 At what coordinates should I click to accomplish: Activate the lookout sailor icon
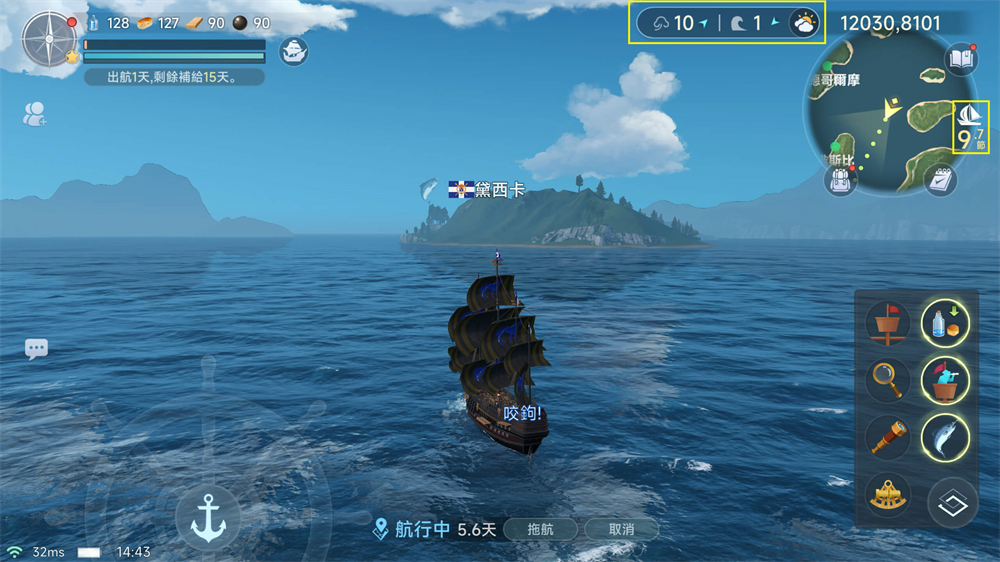(x=945, y=380)
